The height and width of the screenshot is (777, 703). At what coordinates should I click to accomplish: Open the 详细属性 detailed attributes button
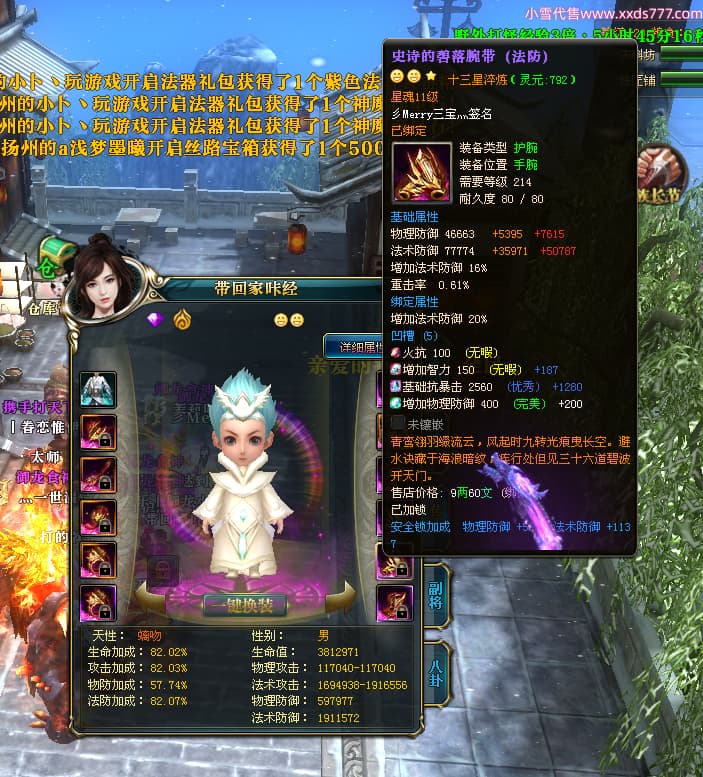tap(353, 347)
